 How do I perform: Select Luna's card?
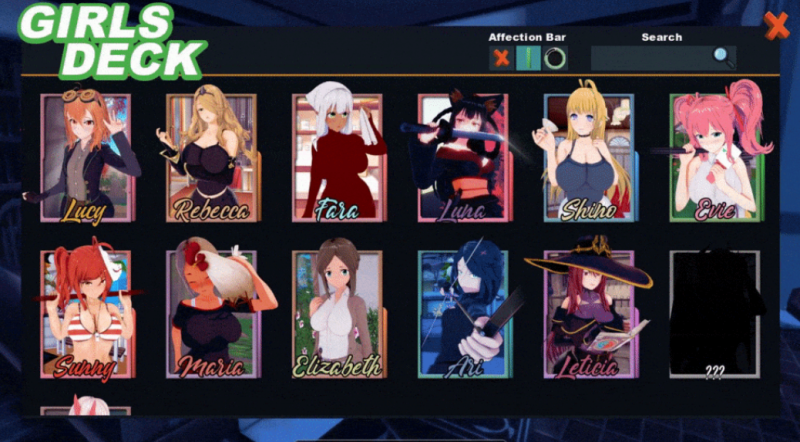click(x=463, y=157)
